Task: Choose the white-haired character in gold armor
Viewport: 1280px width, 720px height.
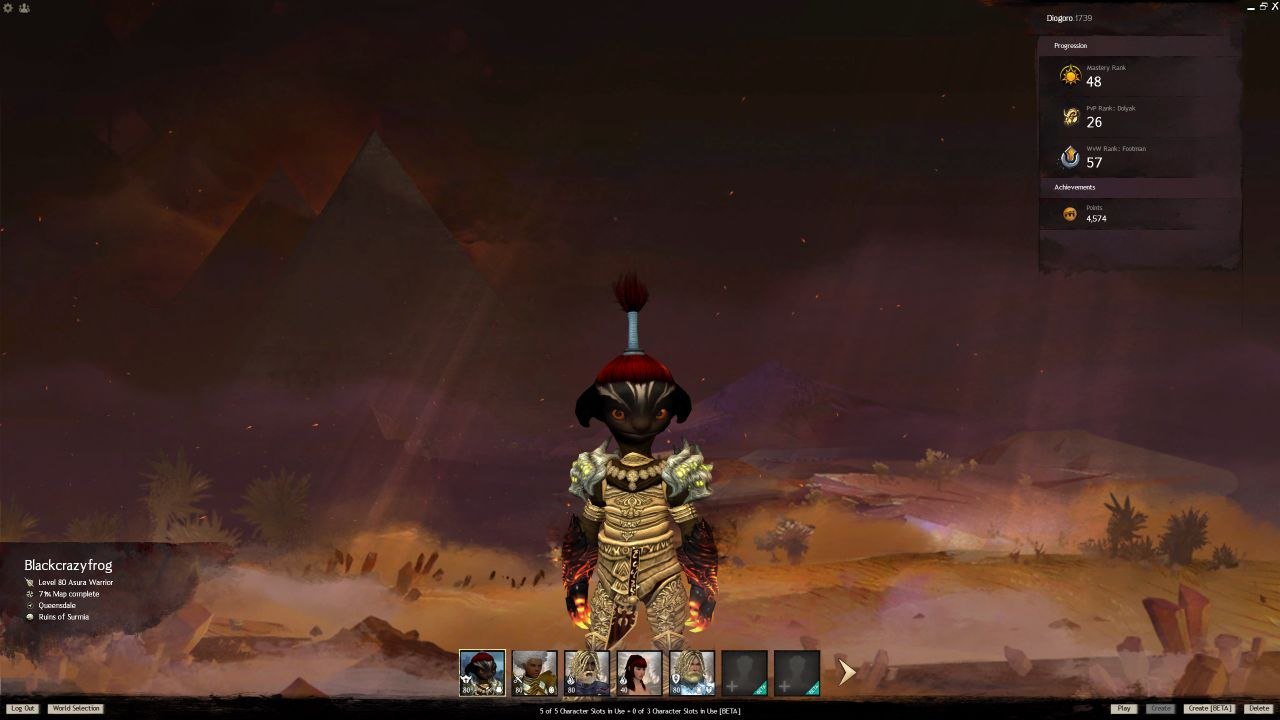Action: tap(534, 673)
